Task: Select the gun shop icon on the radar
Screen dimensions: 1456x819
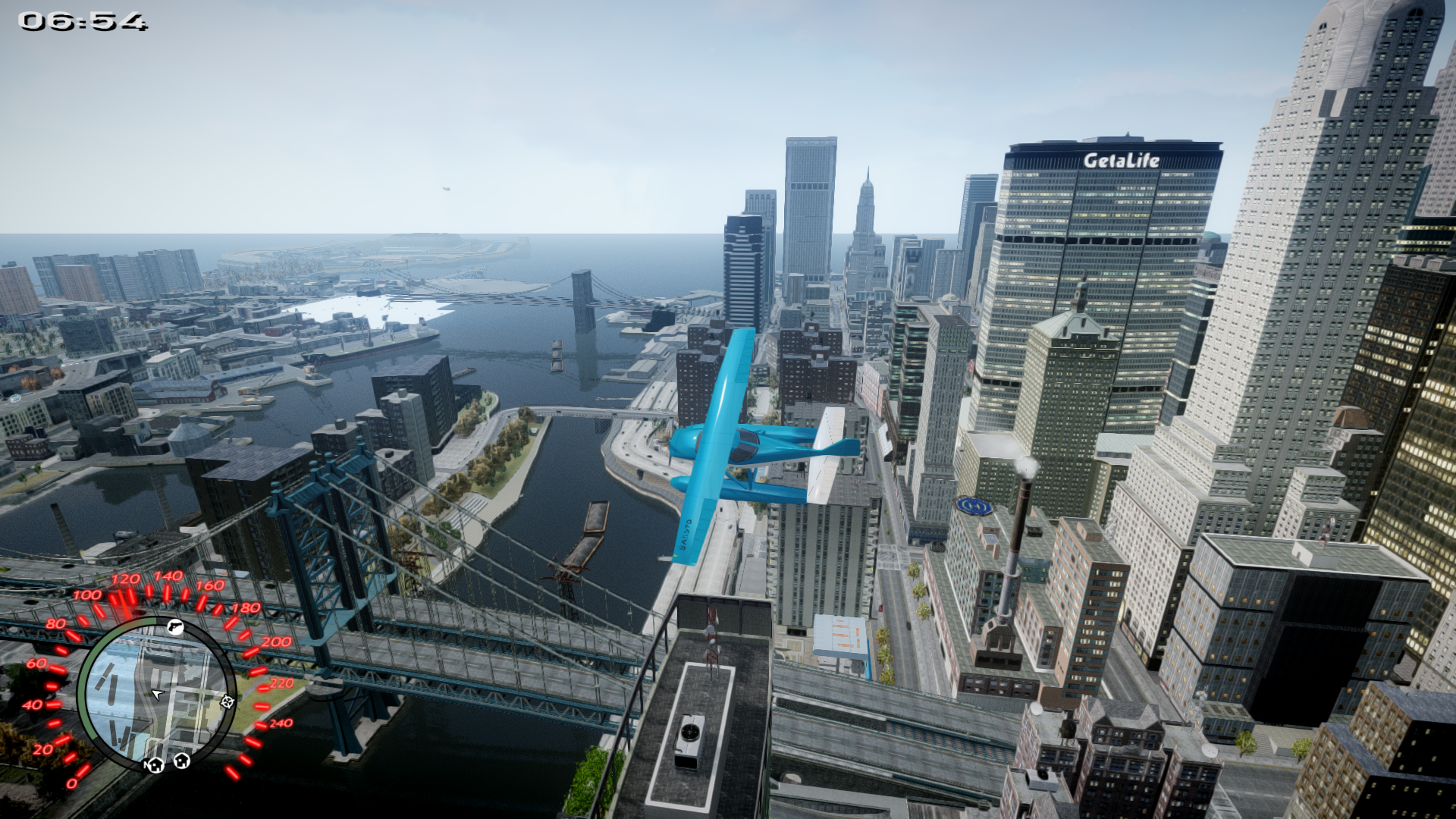Action: [x=174, y=626]
